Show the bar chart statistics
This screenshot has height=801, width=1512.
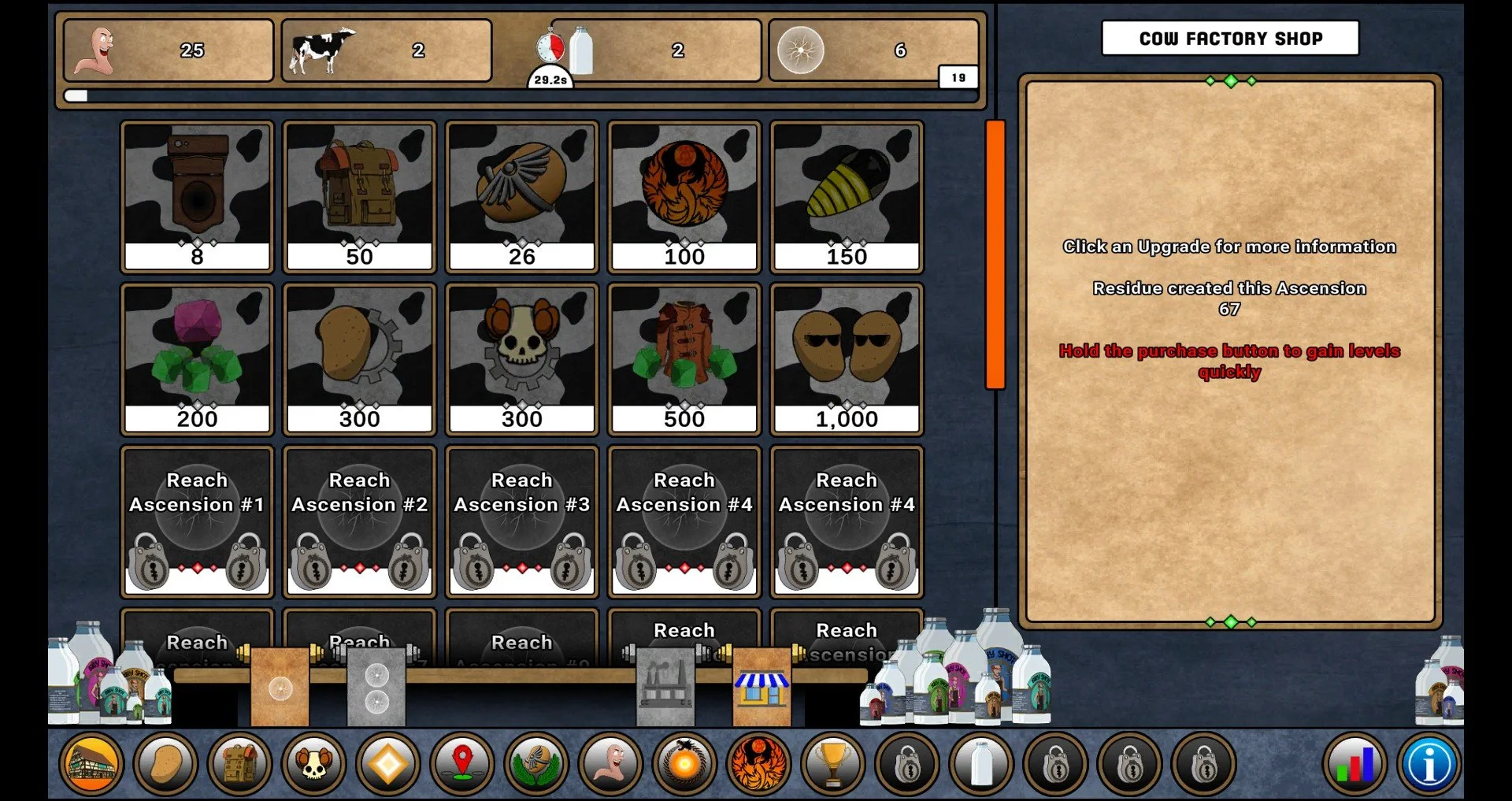pyautogui.click(x=1354, y=763)
